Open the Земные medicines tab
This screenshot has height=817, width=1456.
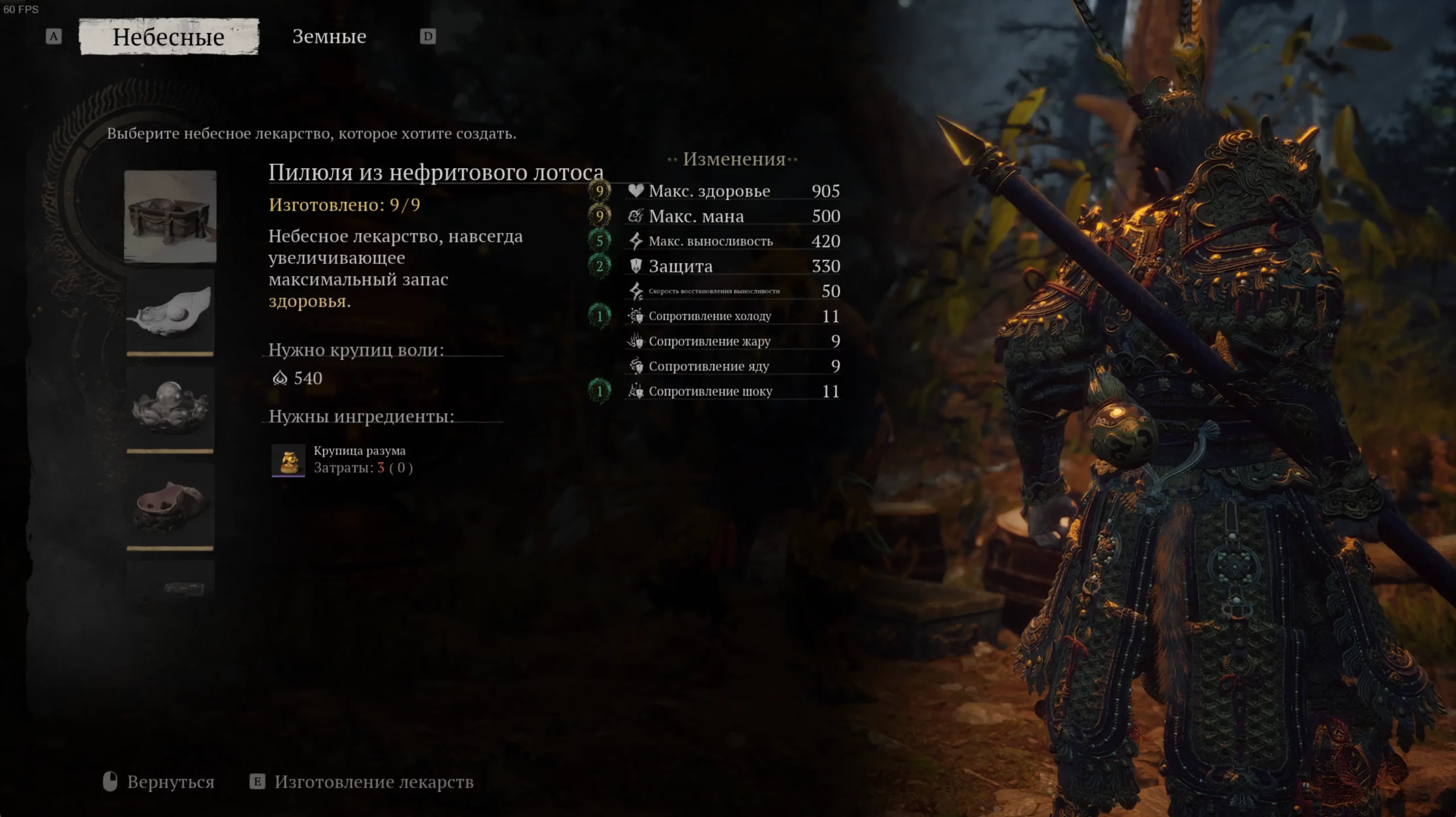(x=329, y=37)
